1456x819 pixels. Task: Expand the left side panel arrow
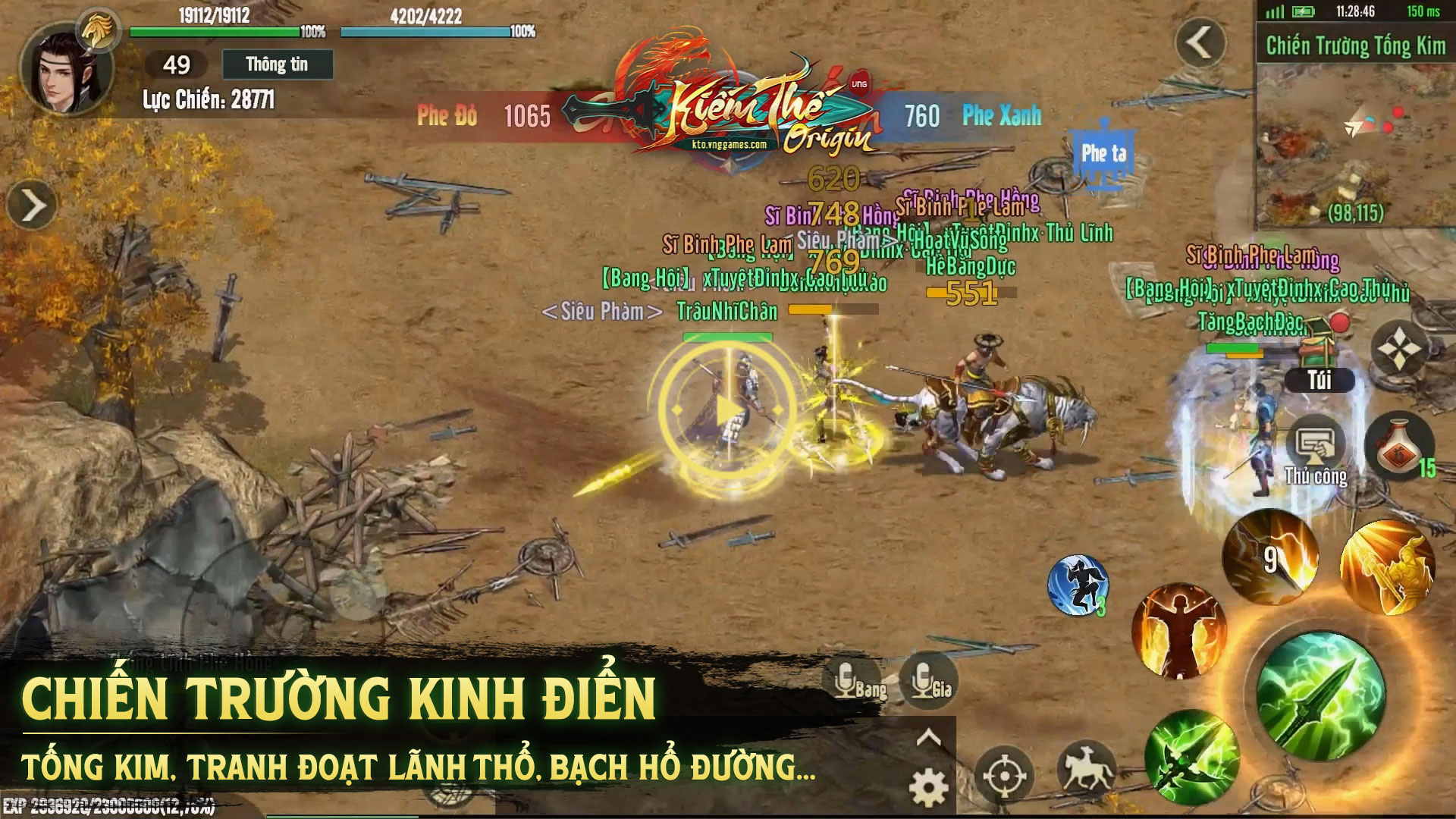[32, 206]
